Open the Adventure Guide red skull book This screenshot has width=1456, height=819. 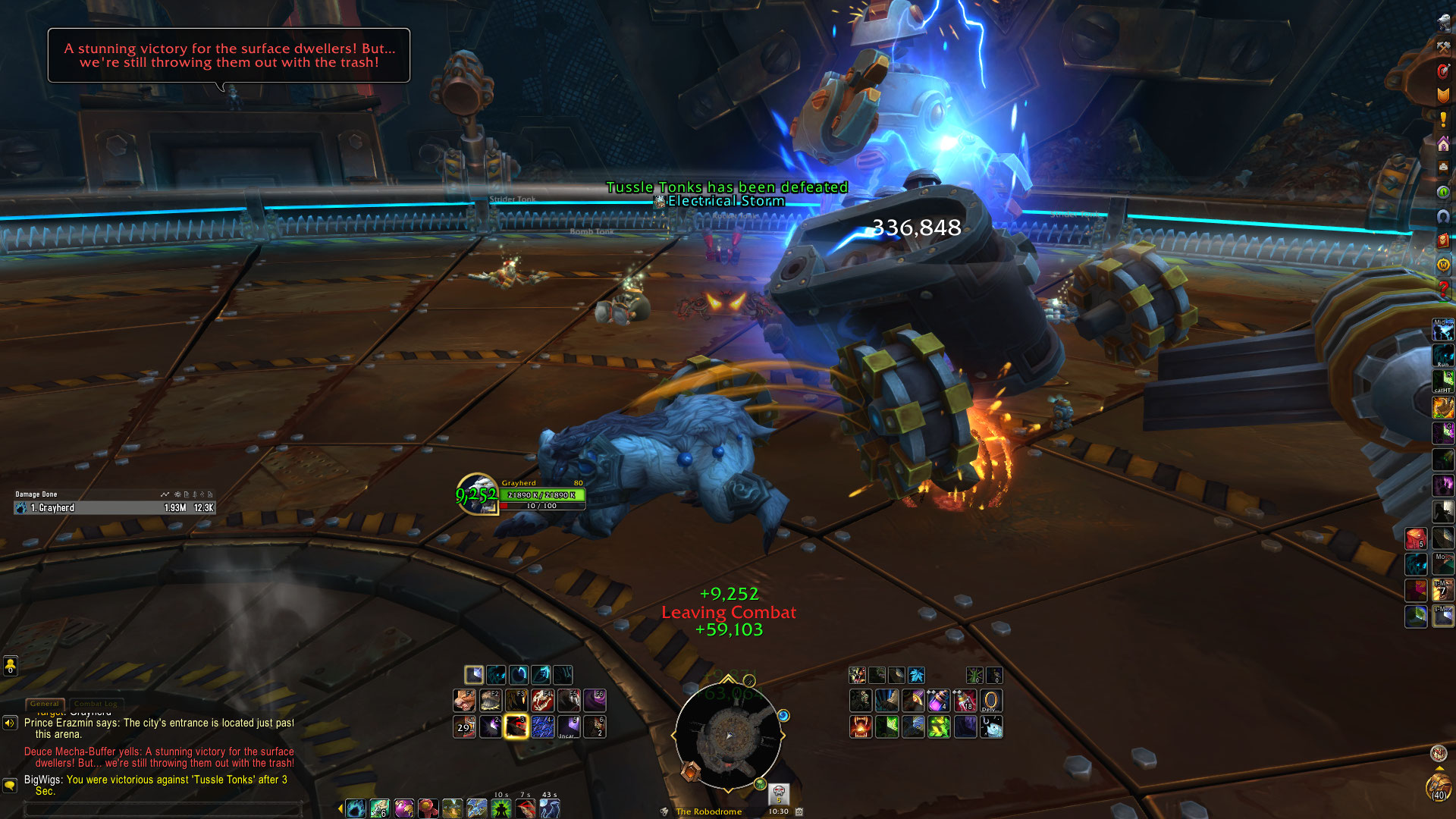click(x=1443, y=240)
